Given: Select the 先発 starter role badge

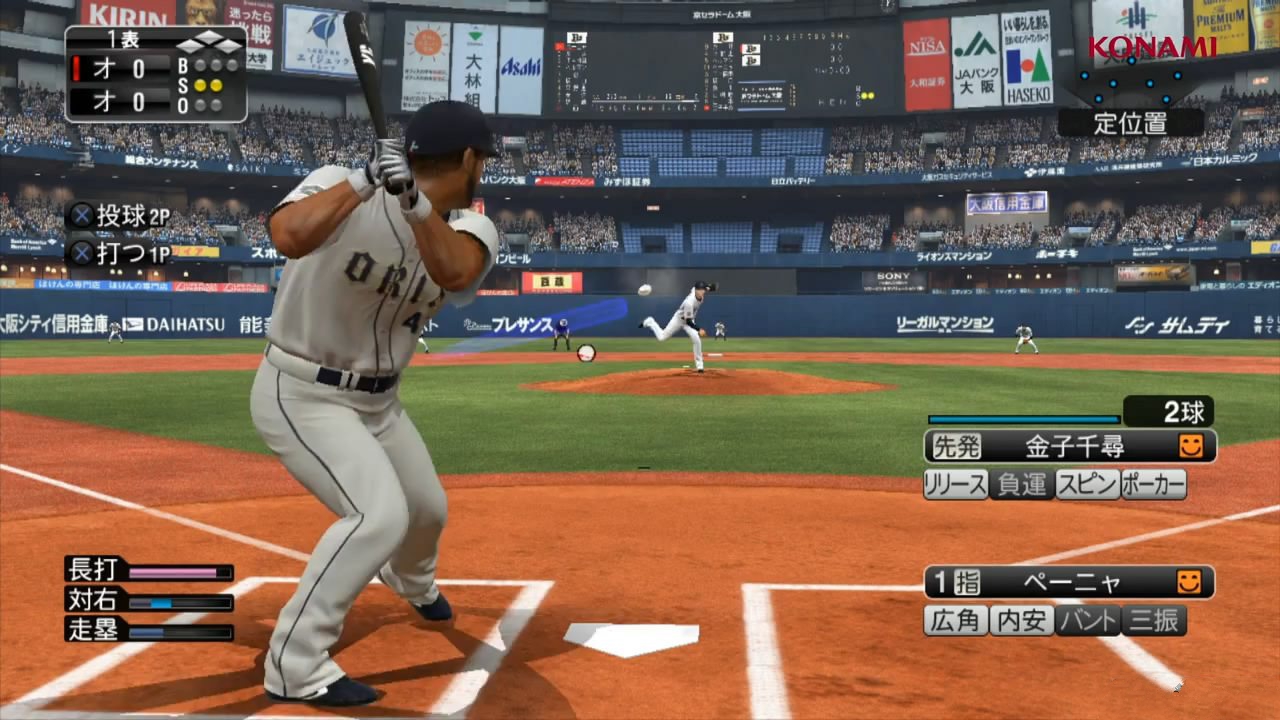Looking at the screenshot, I should click(x=955, y=446).
